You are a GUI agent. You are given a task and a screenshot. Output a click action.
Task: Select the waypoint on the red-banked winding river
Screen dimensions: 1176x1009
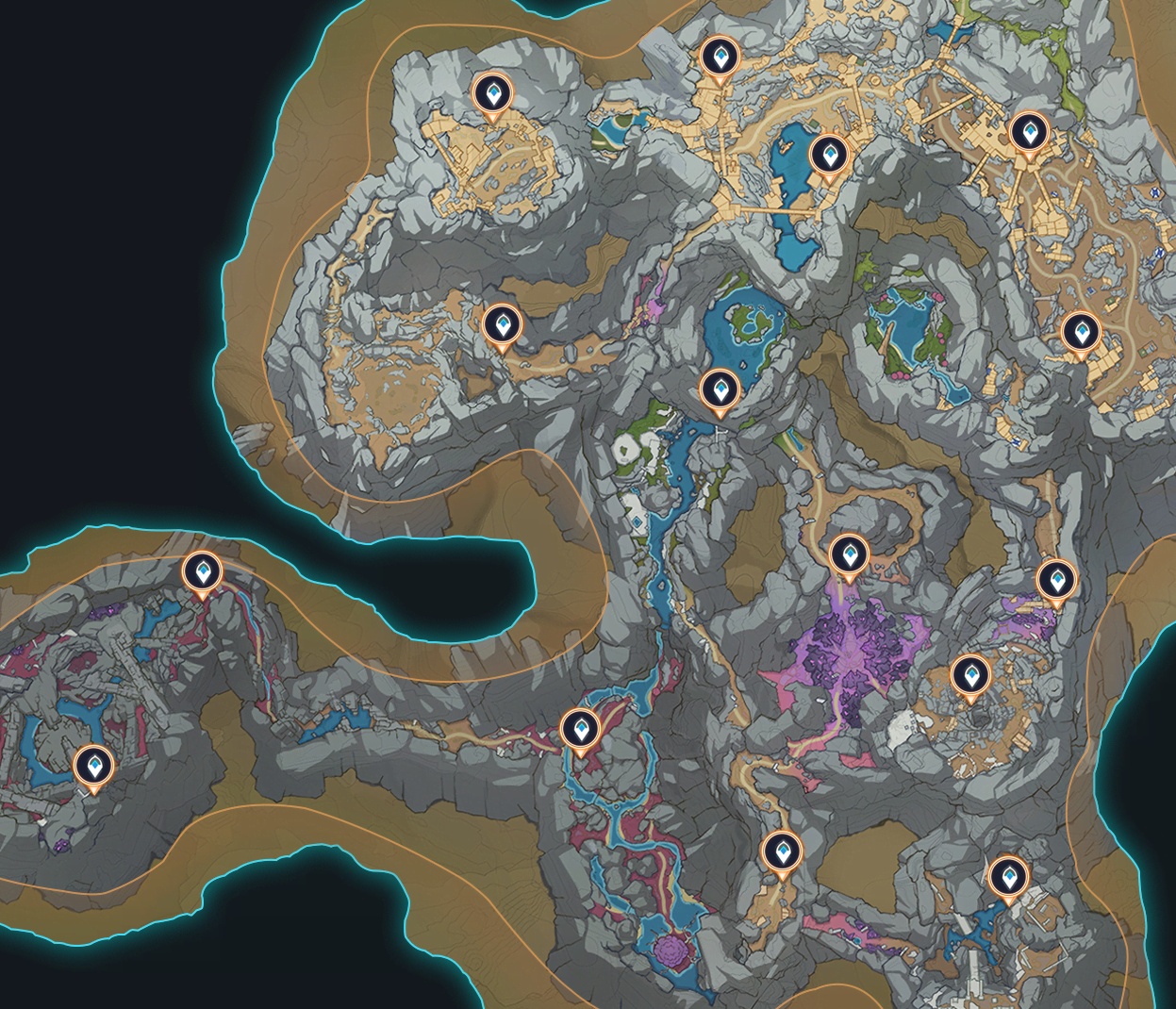click(579, 730)
